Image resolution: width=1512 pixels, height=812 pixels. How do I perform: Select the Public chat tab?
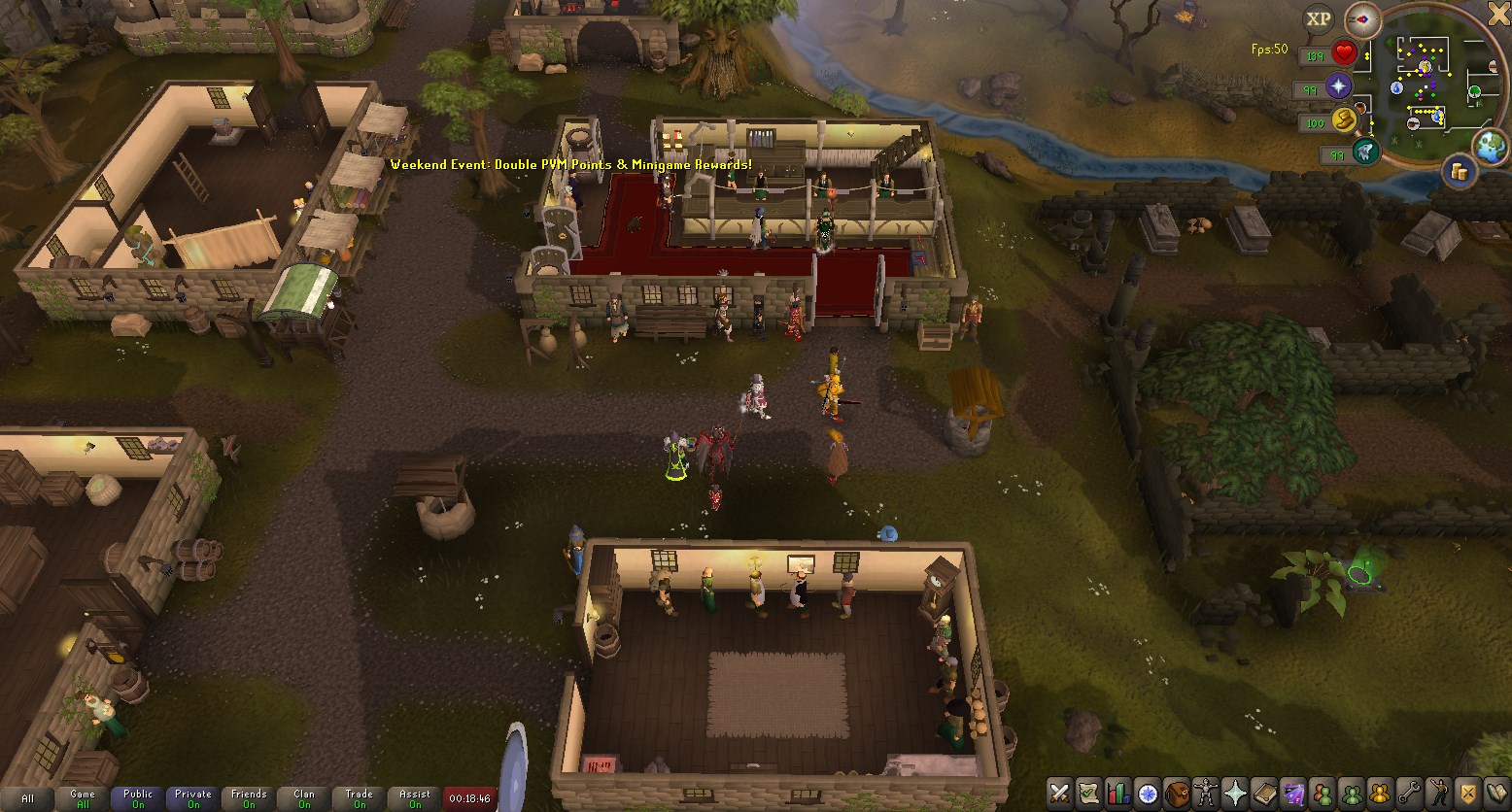(138, 798)
